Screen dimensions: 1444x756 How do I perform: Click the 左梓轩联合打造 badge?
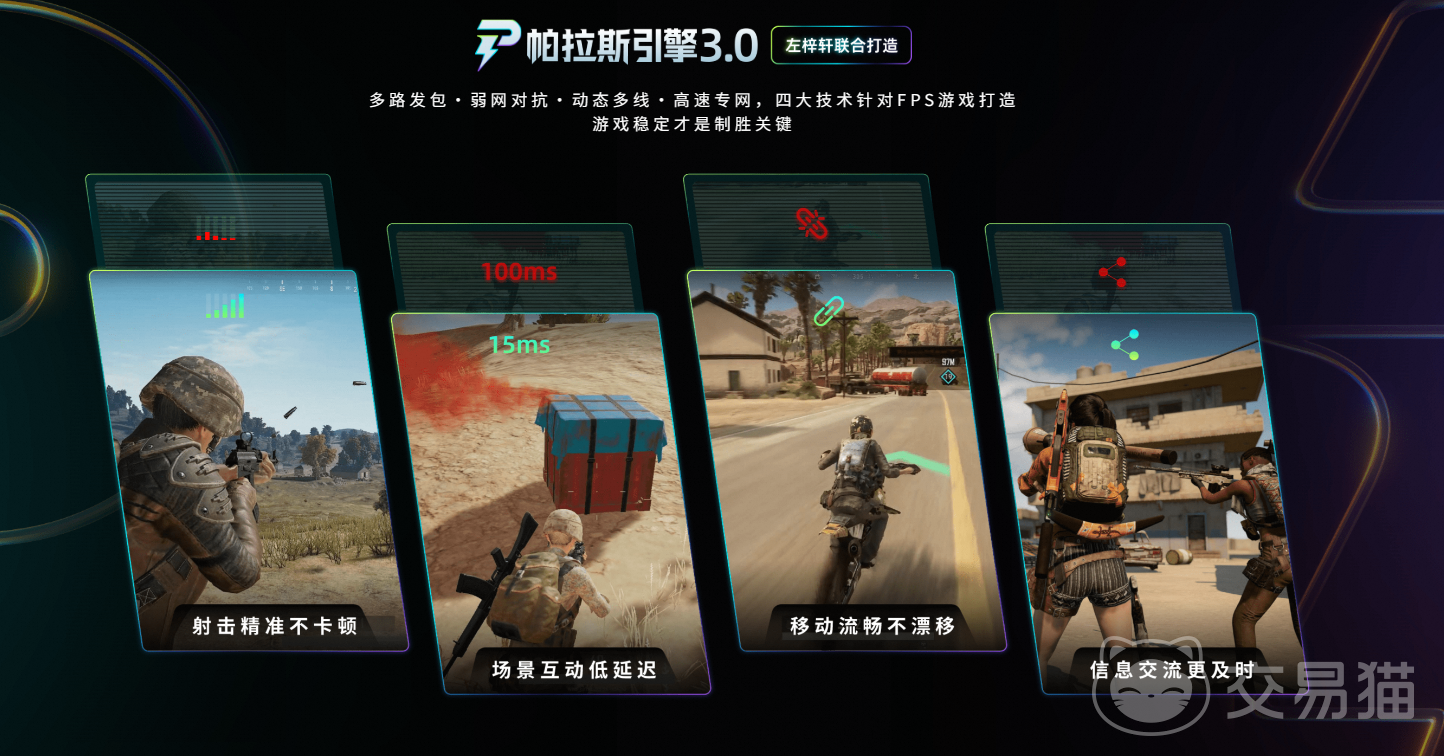pyautogui.click(x=841, y=46)
